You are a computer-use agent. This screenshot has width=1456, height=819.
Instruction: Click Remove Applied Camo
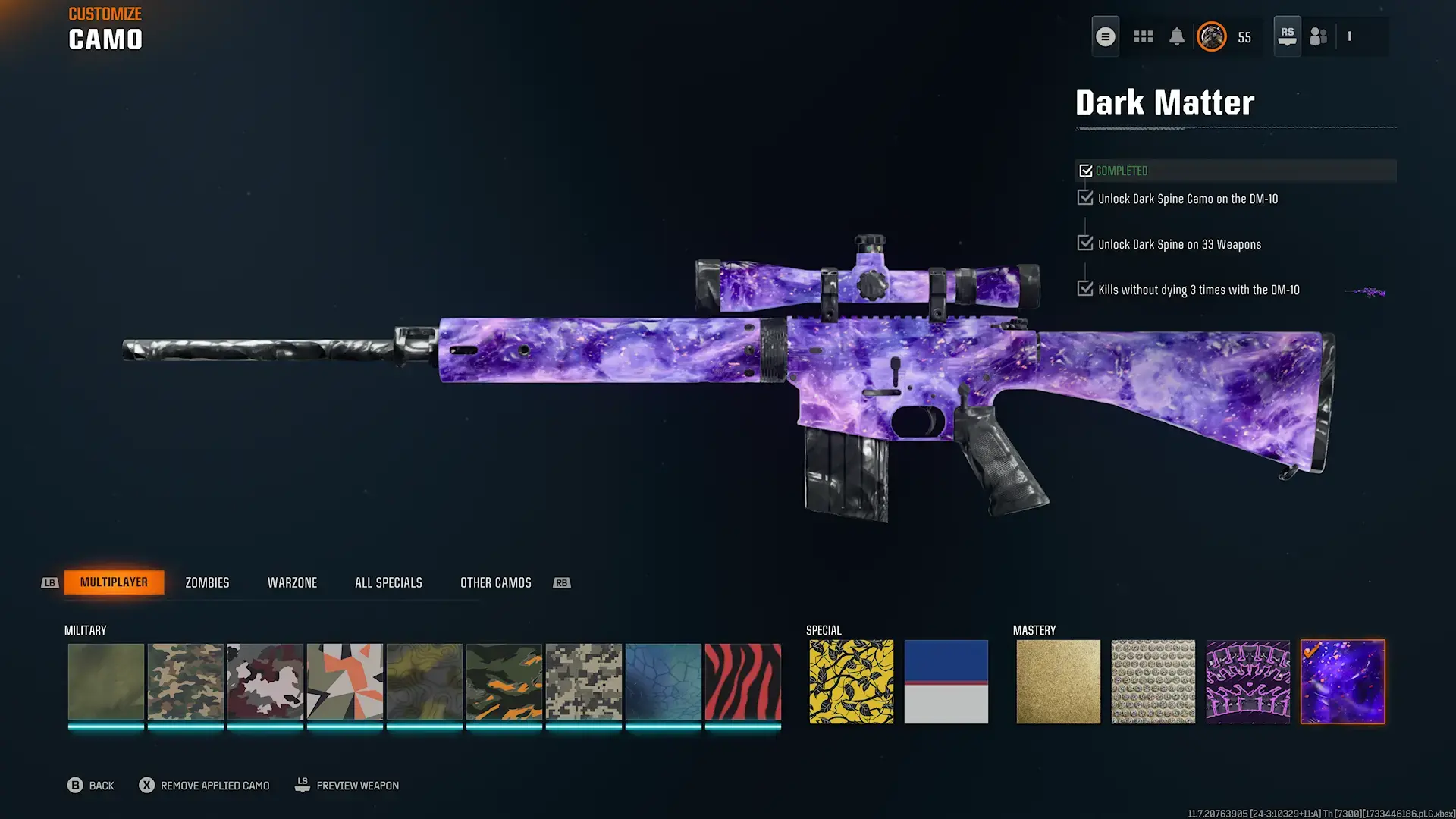pyautogui.click(x=203, y=785)
